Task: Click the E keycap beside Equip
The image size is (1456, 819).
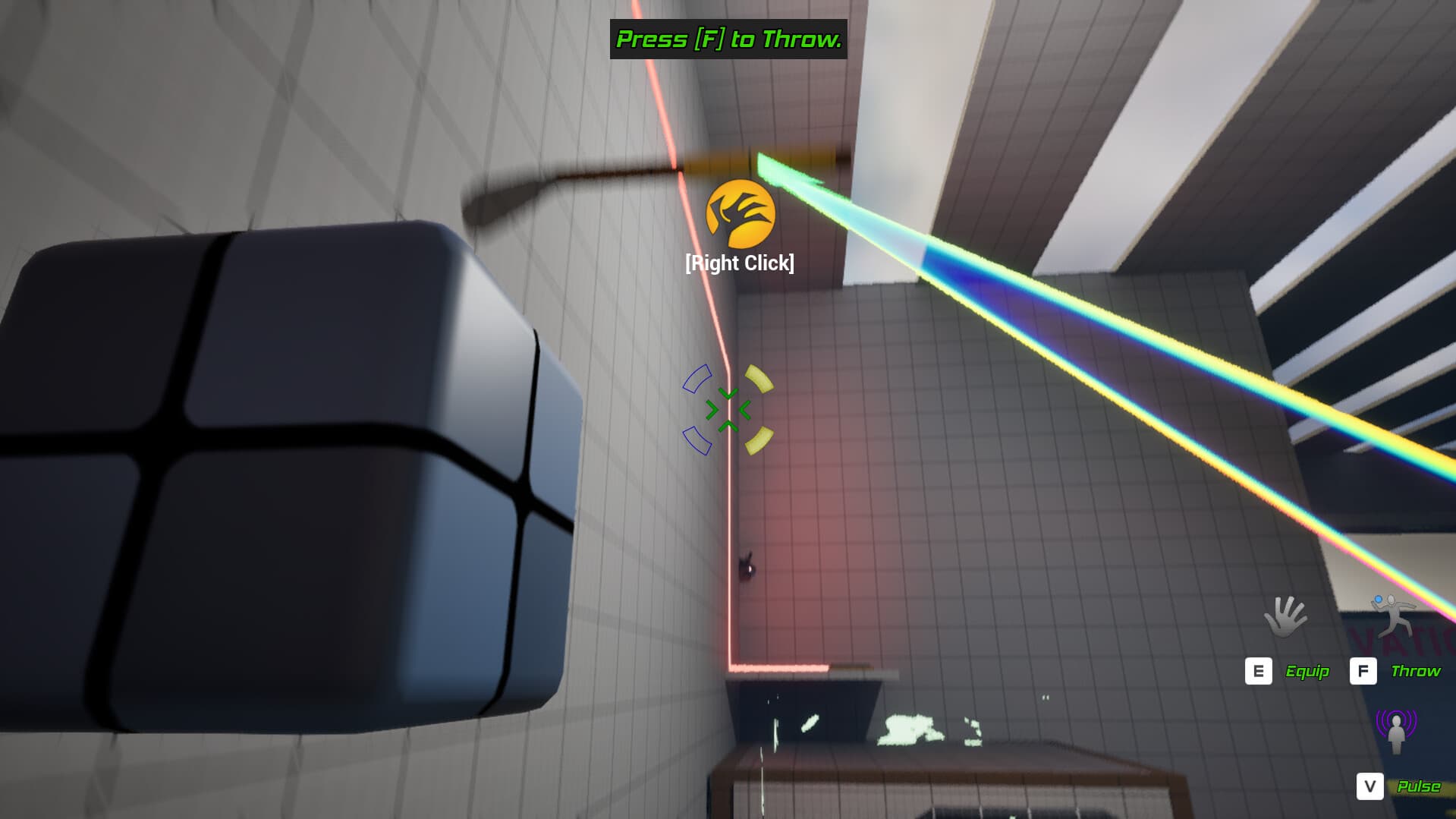Action: 1259,671
